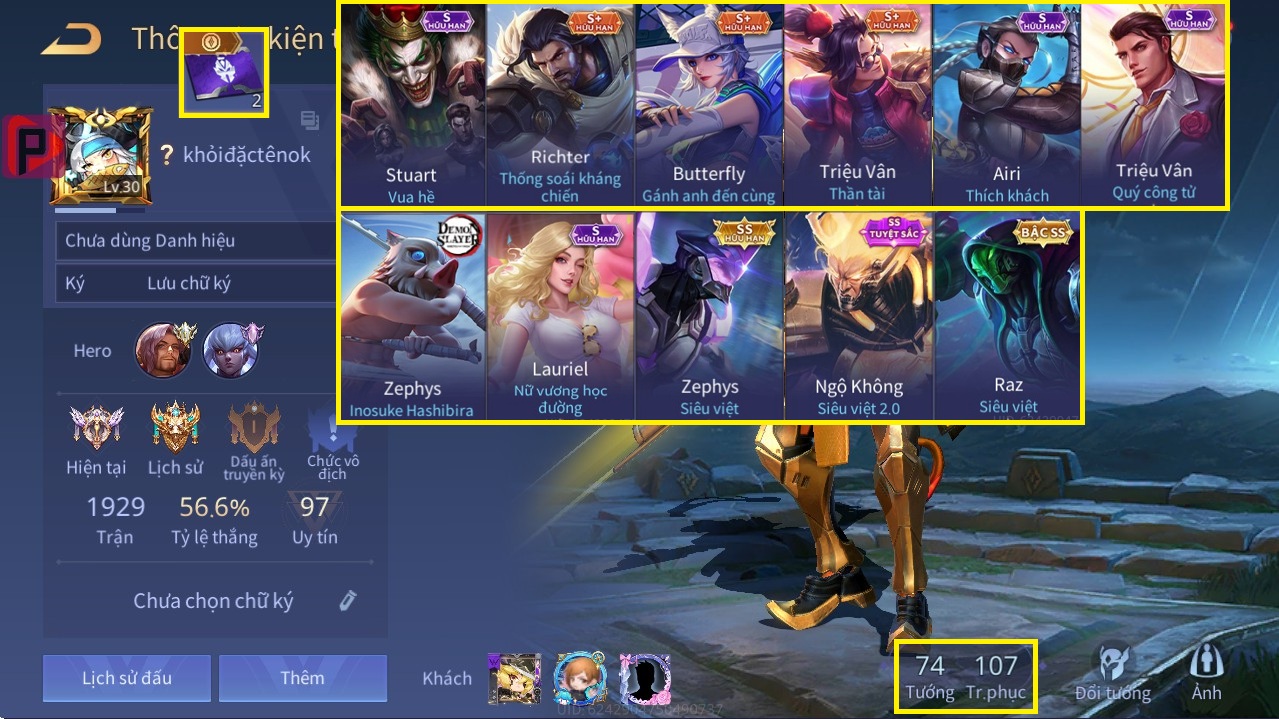
Task: Open Lịch sử đấu match history
Action: 127,678
